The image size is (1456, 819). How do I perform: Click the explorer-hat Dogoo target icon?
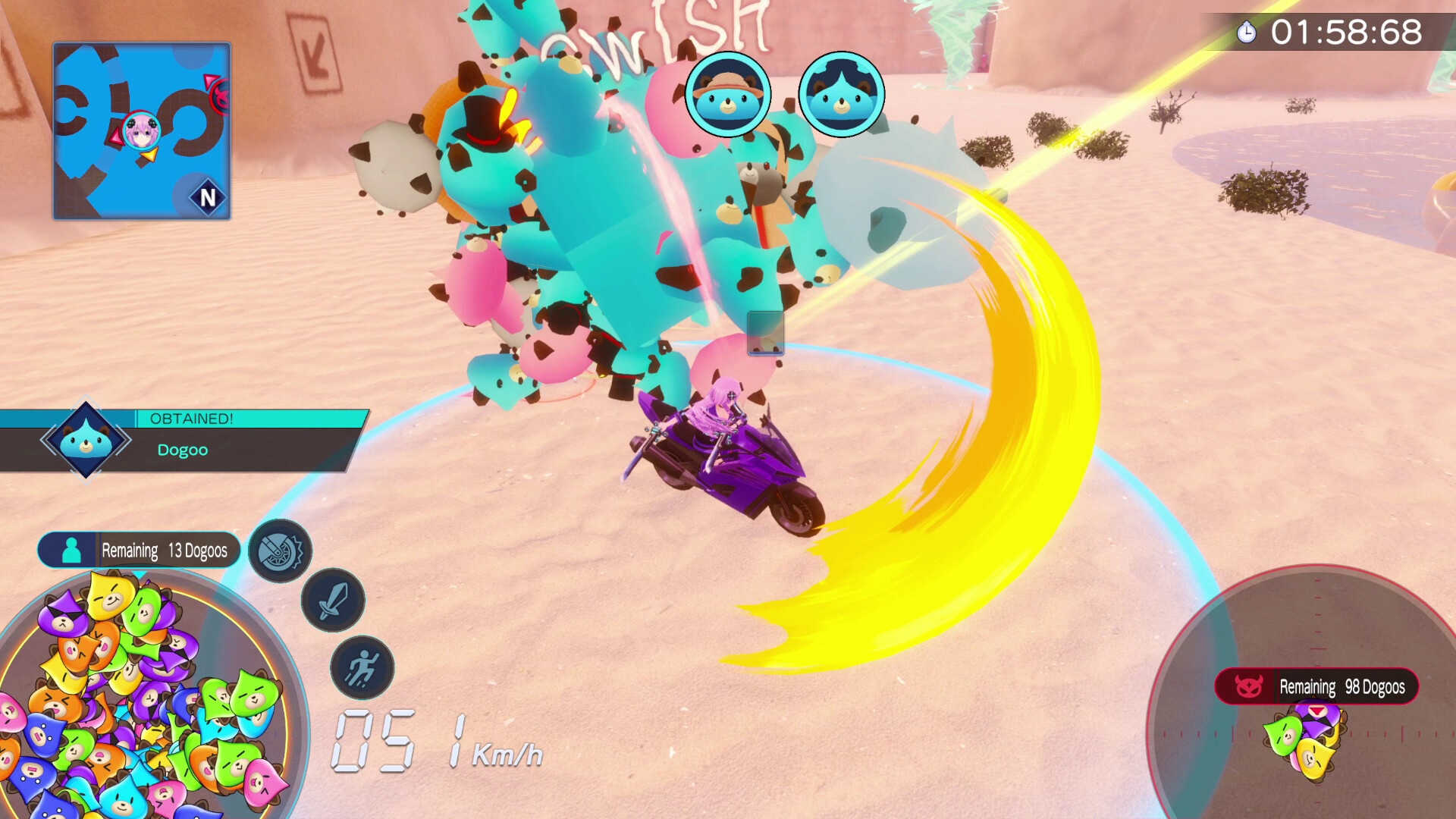[728, 95]
